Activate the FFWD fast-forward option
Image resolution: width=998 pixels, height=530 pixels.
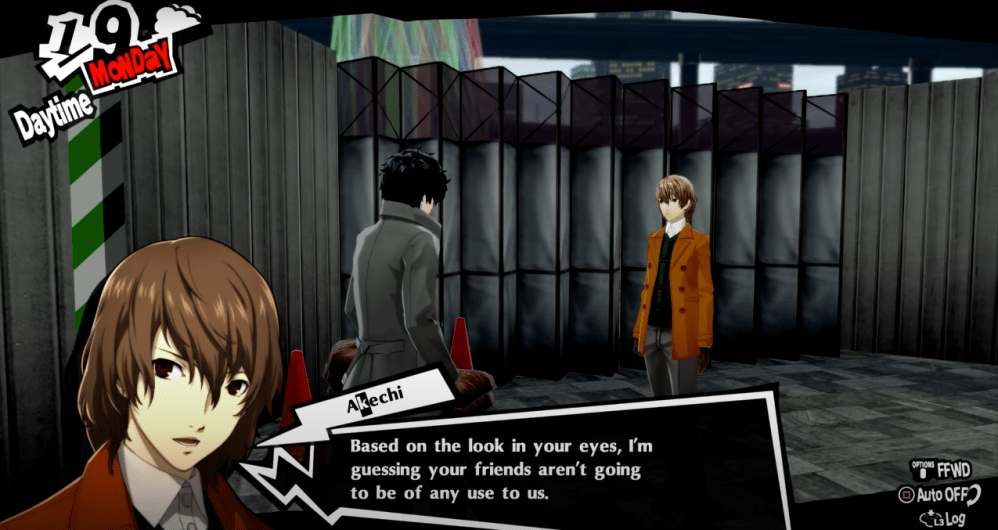coord(946,468)
